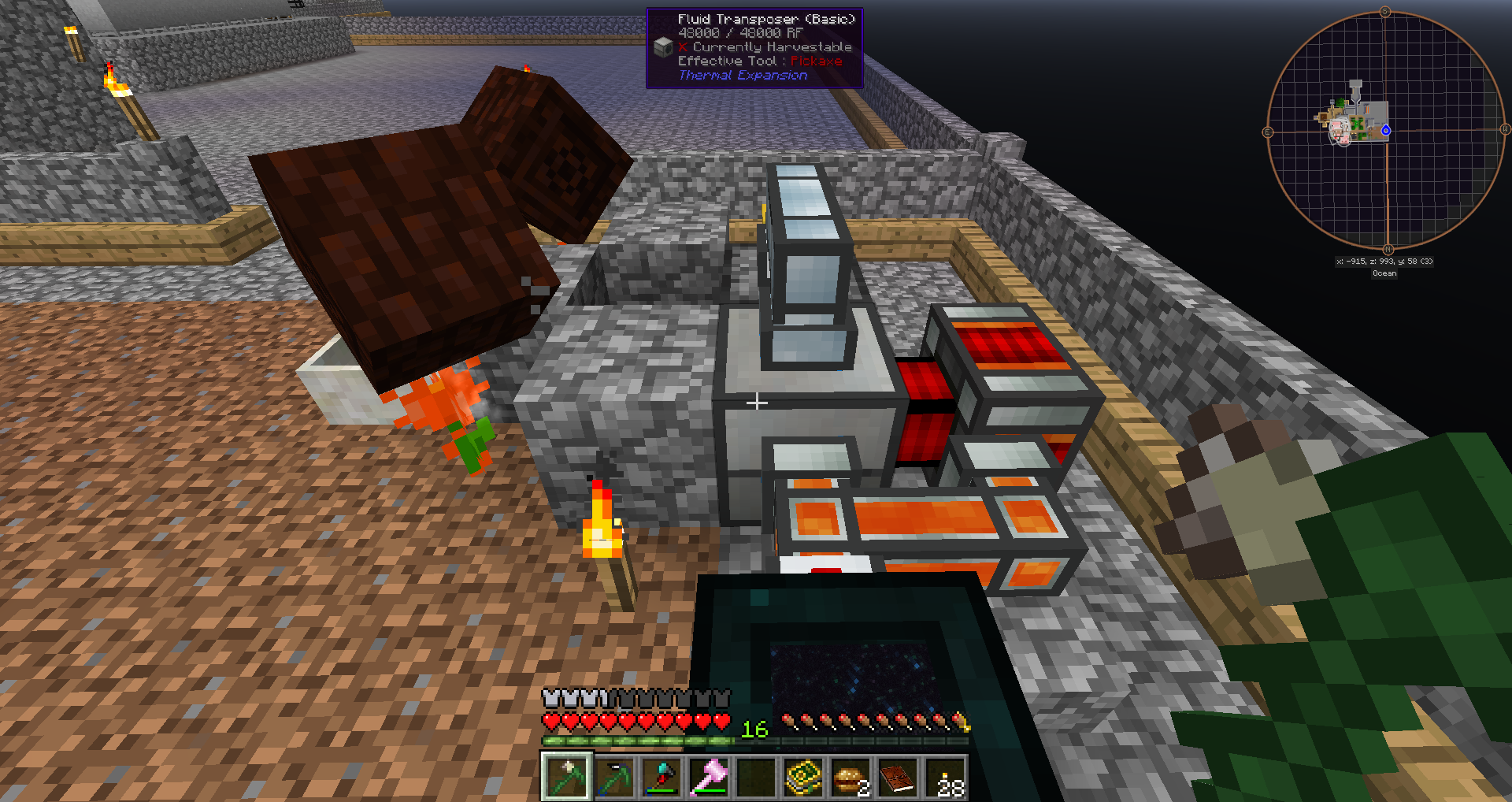This screenshot has width=1512, height=802.
Task: Select the first green cactus tool slot
Action: pos(566,777)
